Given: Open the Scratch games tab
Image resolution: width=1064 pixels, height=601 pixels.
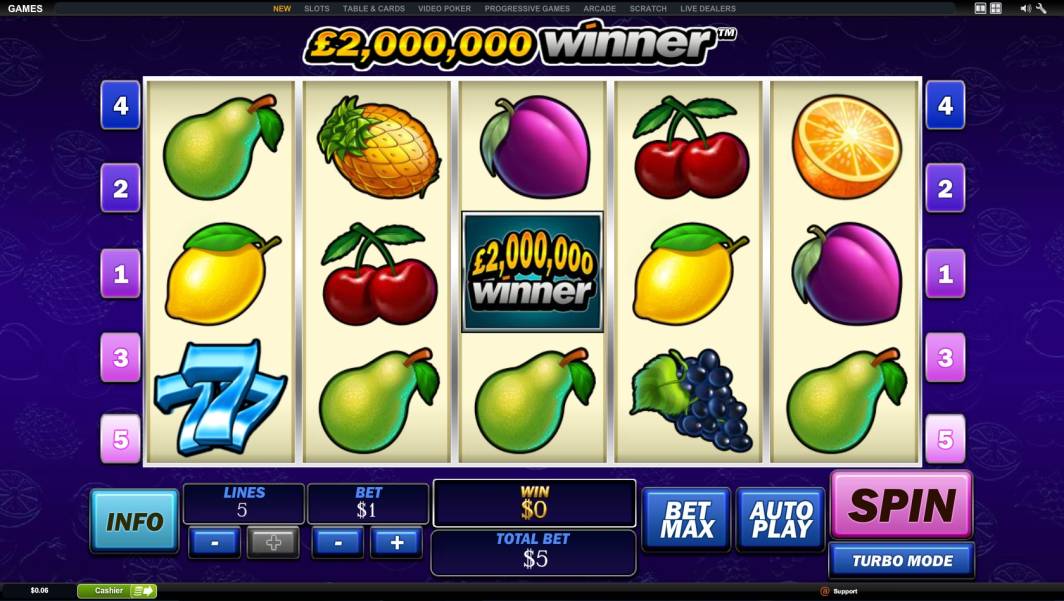Looking at the screenshot, I should pyautogui.click(x=648, y=9).
